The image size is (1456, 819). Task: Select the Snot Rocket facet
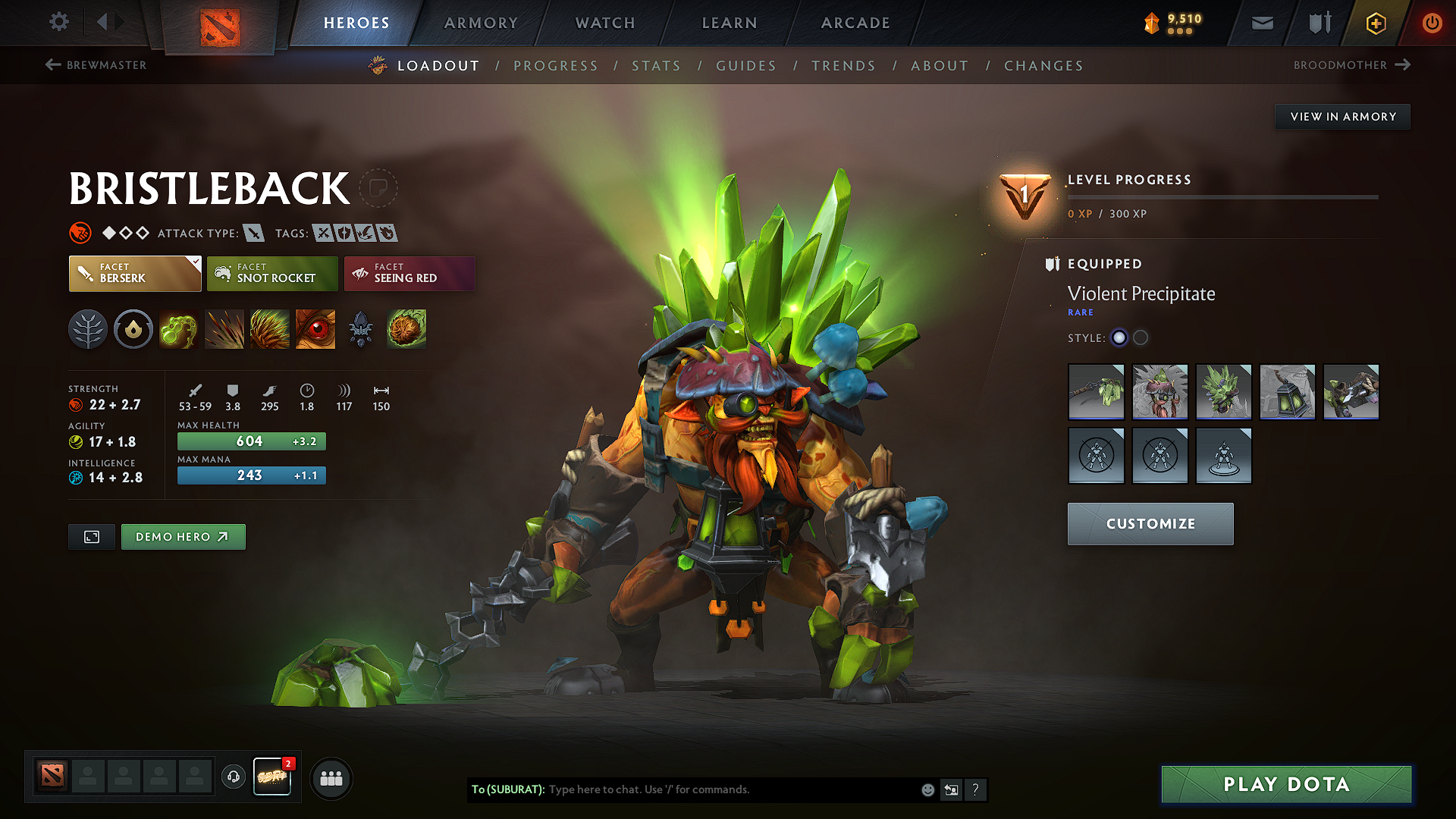tap(271, 274)
